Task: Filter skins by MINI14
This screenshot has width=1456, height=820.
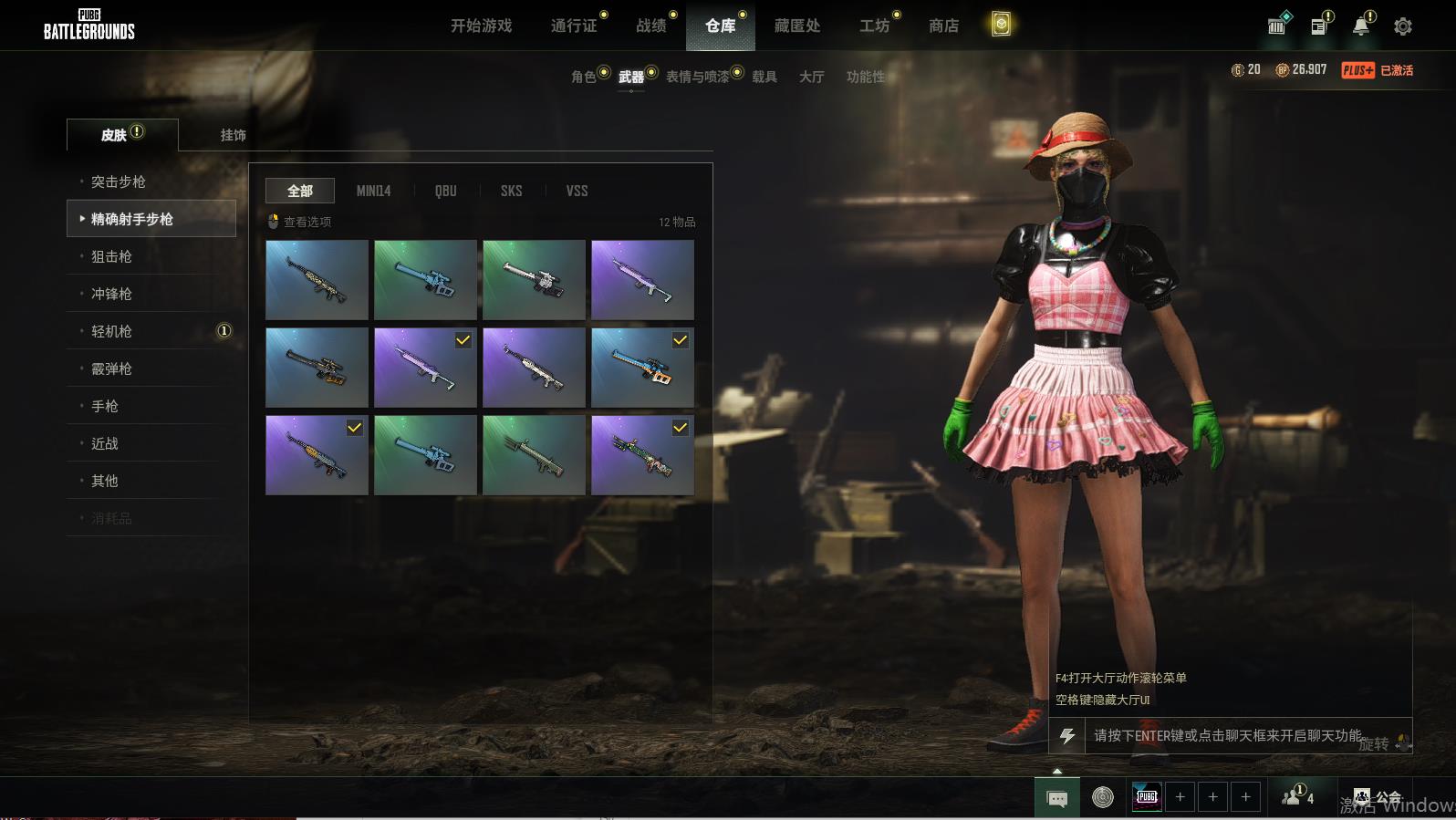Action: coord(373,191)
